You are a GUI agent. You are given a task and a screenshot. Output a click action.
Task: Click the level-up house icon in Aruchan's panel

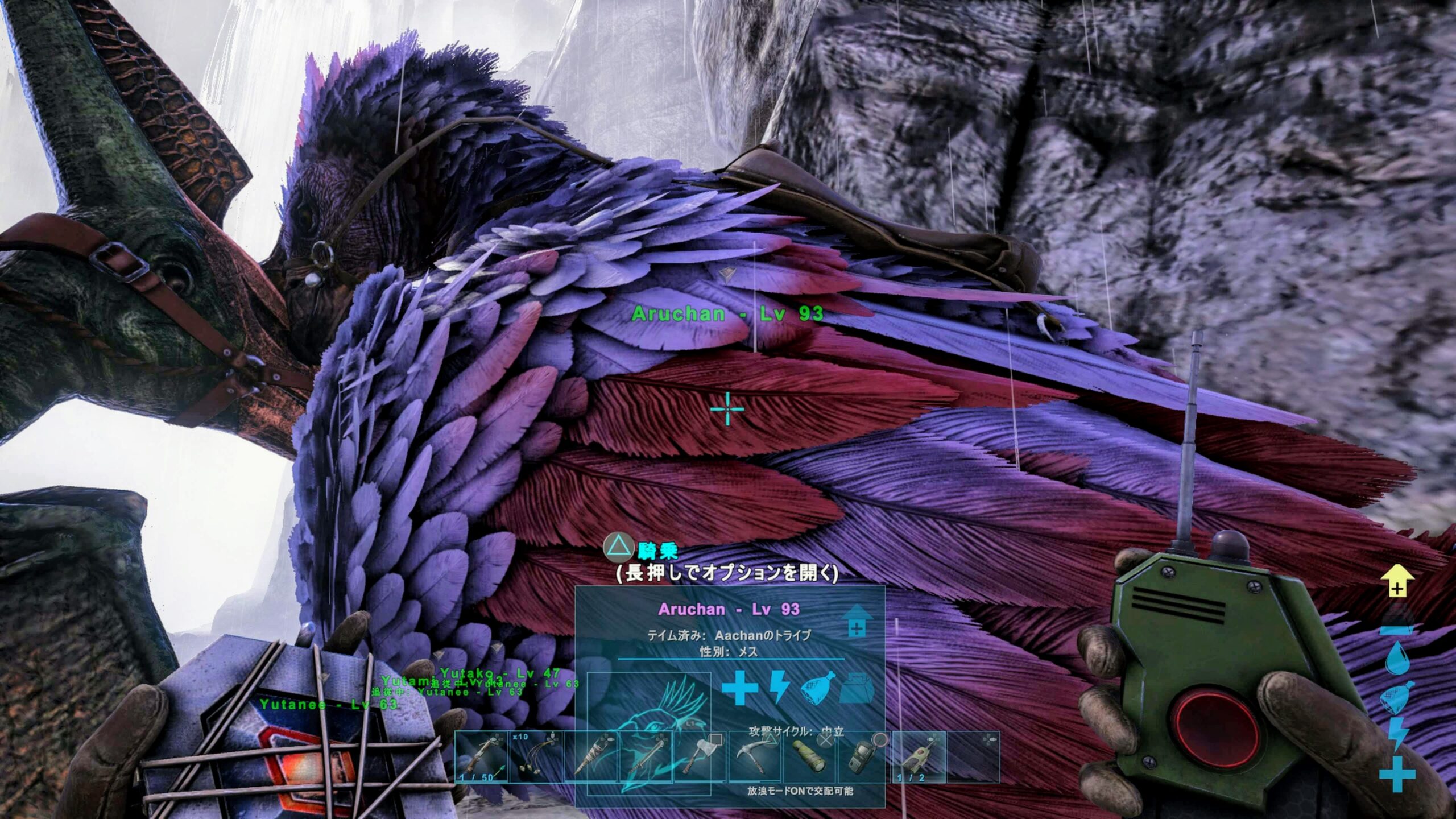[857, 621]
